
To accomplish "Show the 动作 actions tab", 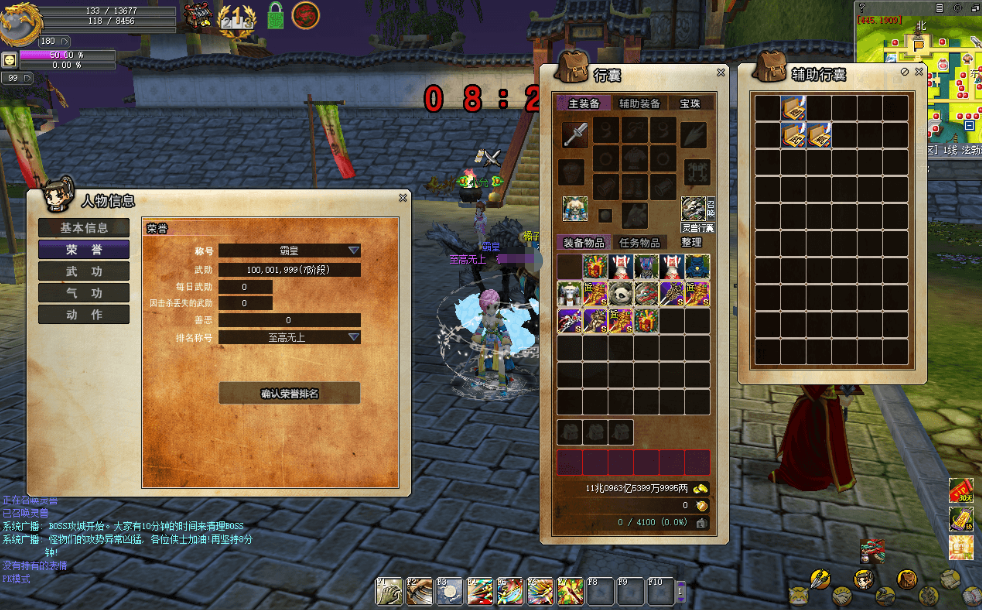I will click(84, 314).
